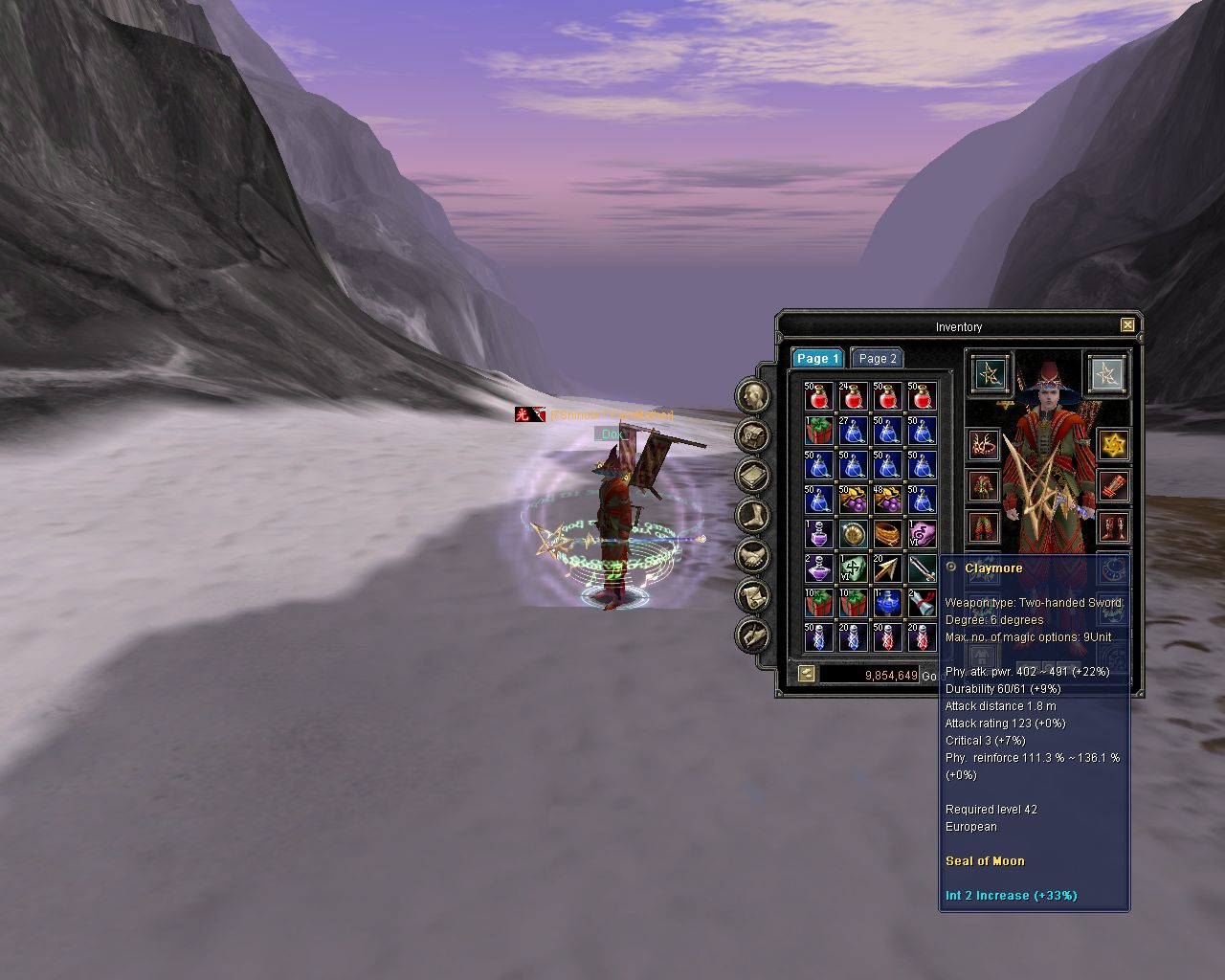The width and height of the screenshot is (1225, 980).
Task: Select the green tablet marked VI
Action: coord(853,568)
